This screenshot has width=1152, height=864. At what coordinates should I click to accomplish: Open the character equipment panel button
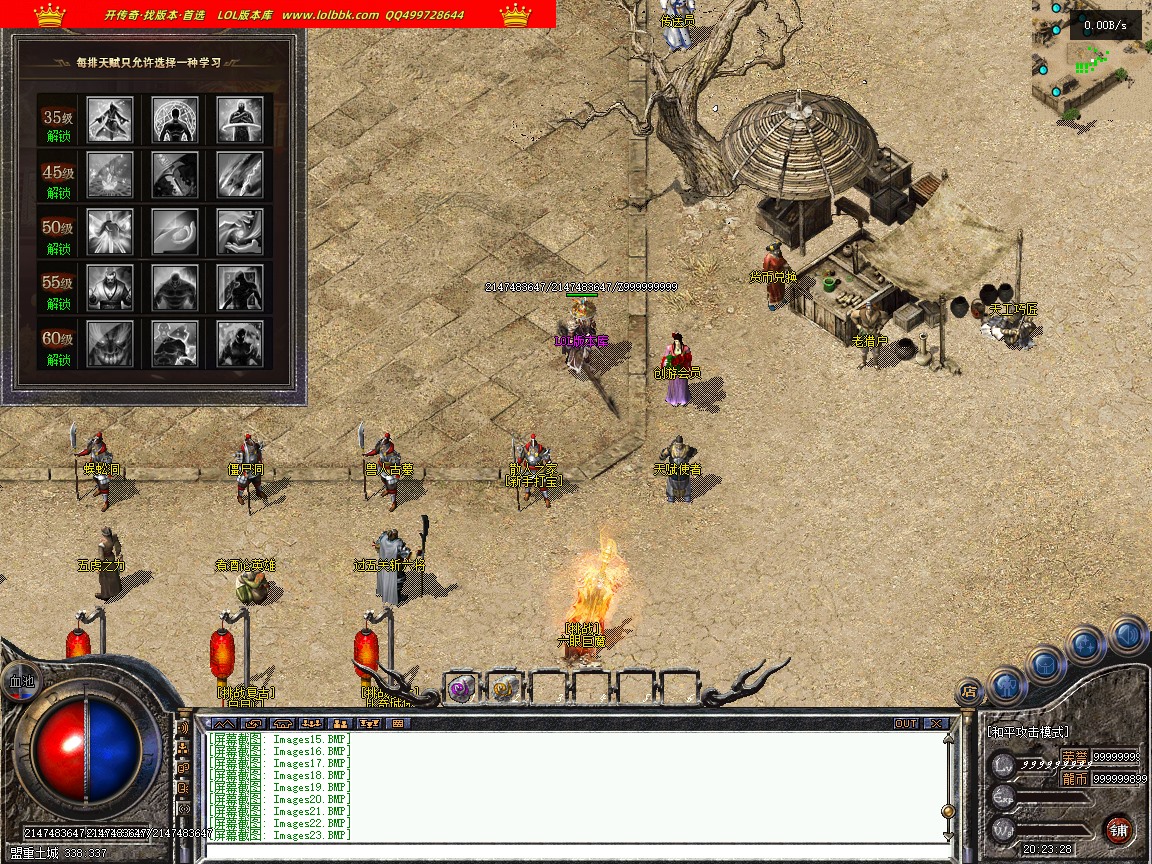(1007, 686)
